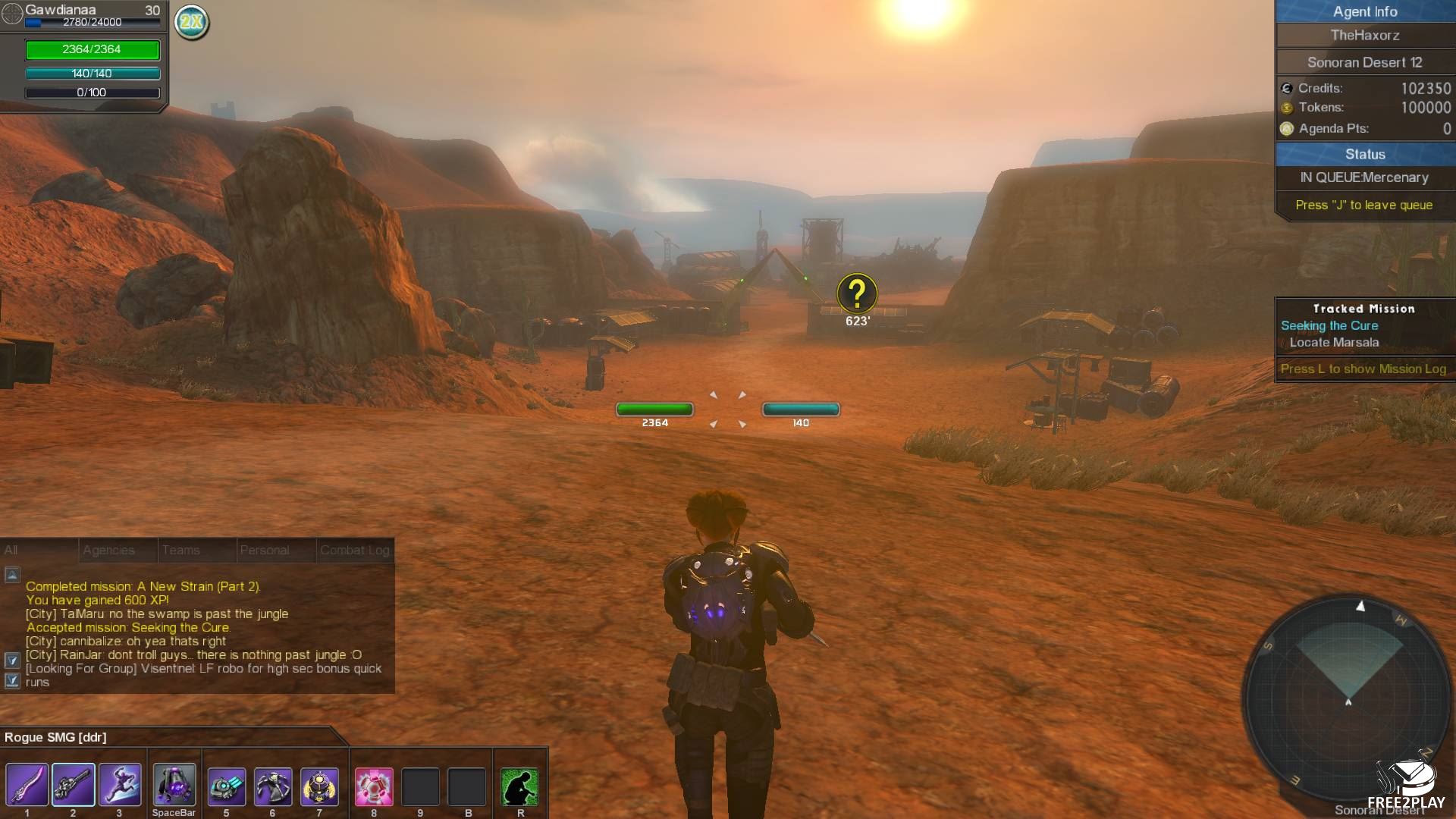Click the circular radar minimap

point(1348,698)
